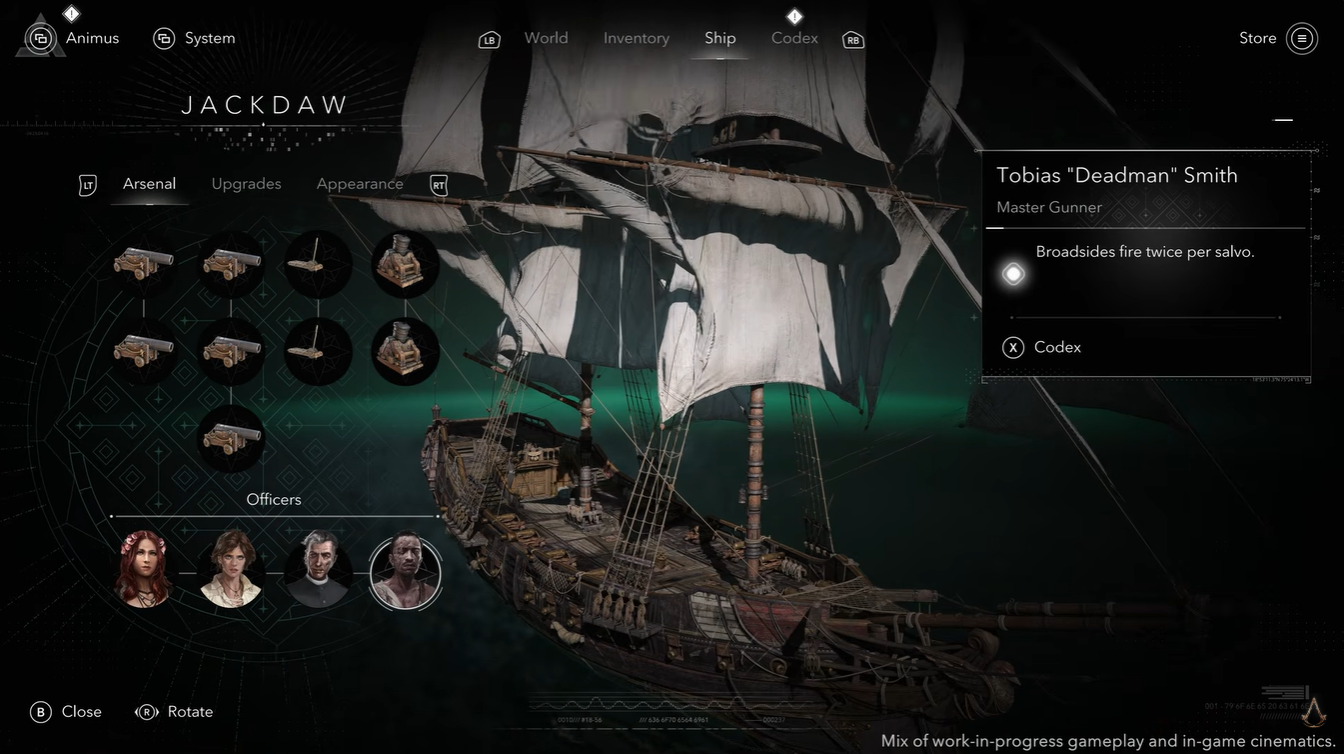Viewport: 1344px width, 754px height.
Task: Select the swivel gun icon in the second row
Action: 318,352
